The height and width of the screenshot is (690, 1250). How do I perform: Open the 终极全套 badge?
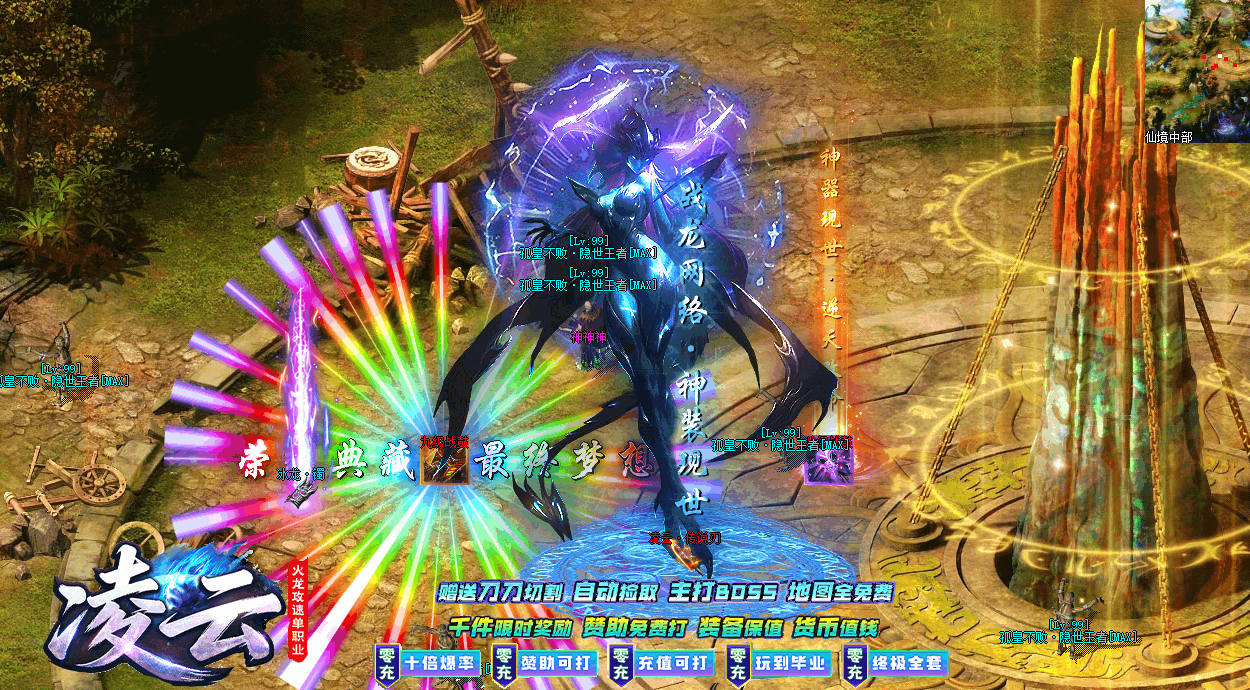tap(896, 663)
